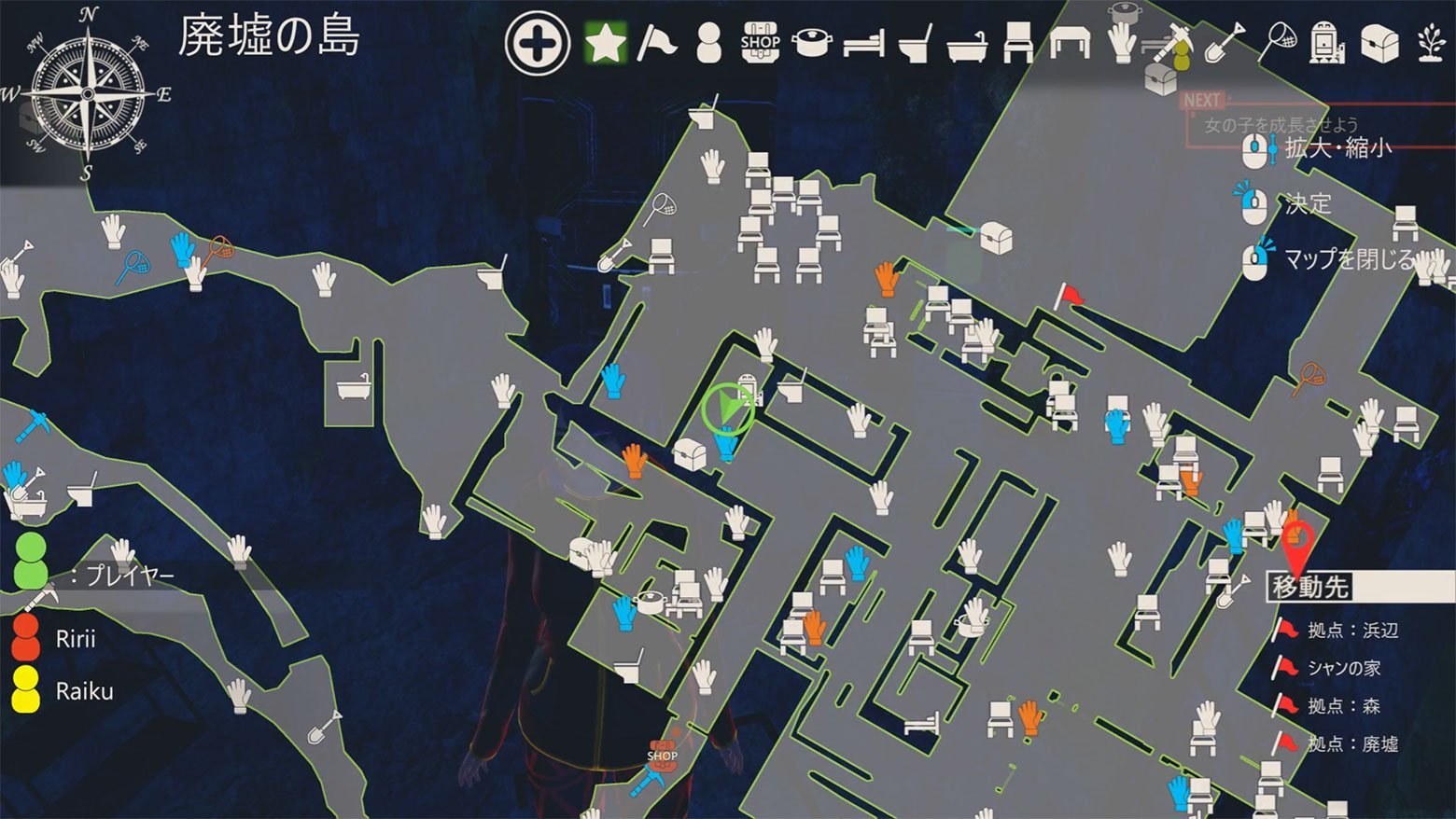The image size is (1456, 819).
Task: Toggle the table filter icon
Action: click(x=1069, y=43)
